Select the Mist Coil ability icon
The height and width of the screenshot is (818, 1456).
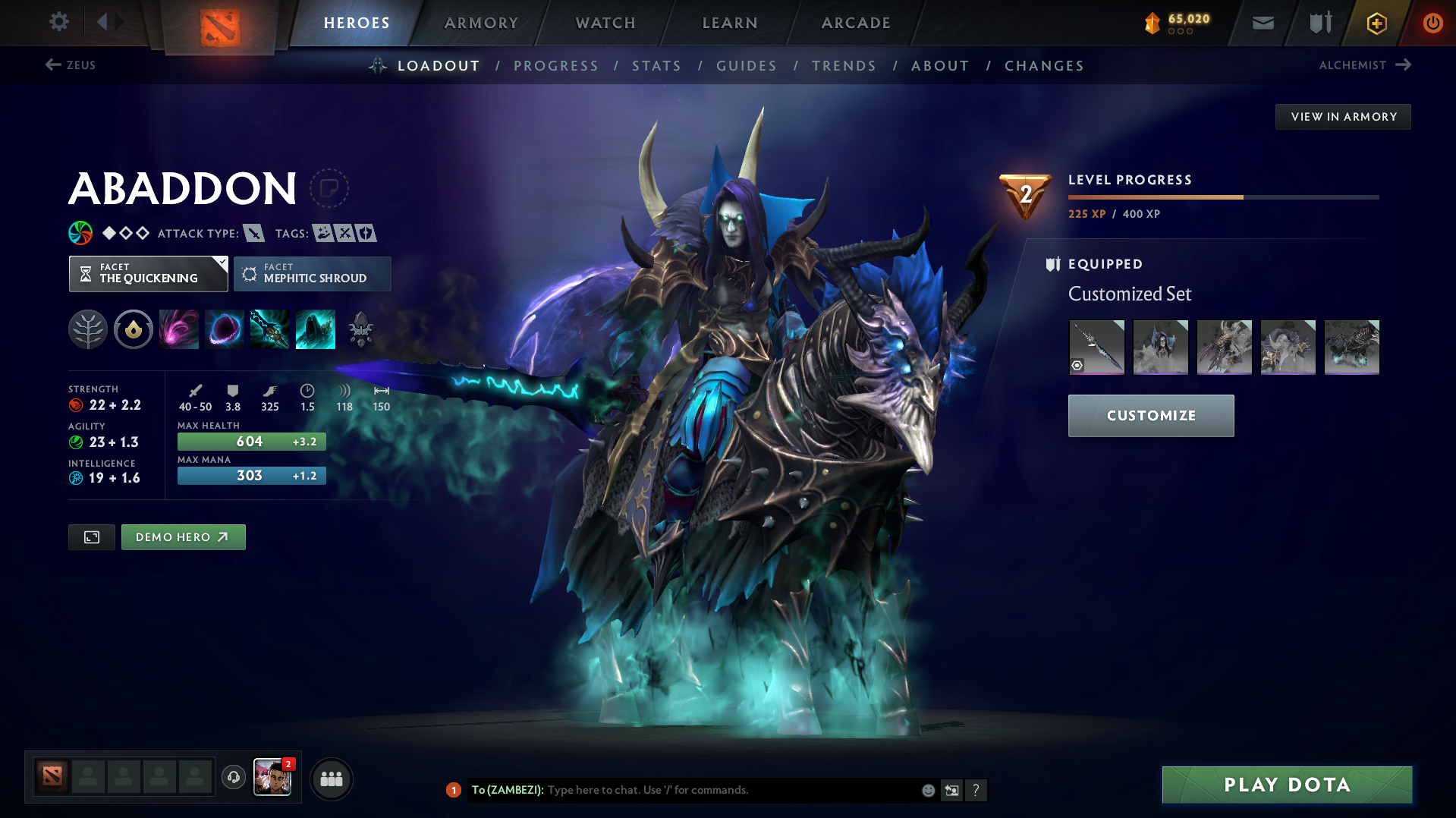[179, 329]
